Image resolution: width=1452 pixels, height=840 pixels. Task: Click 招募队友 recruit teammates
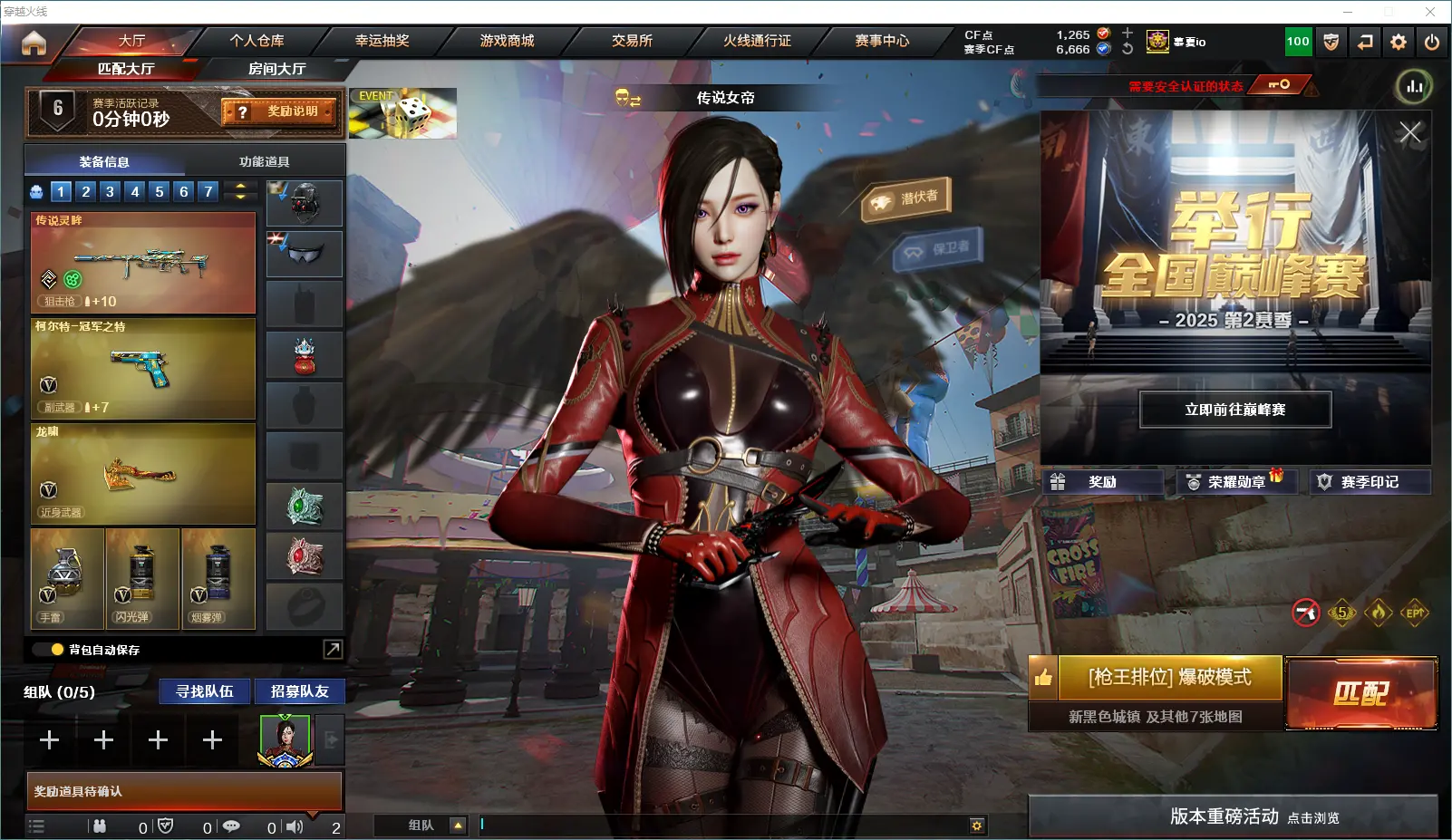coord(299,691)
